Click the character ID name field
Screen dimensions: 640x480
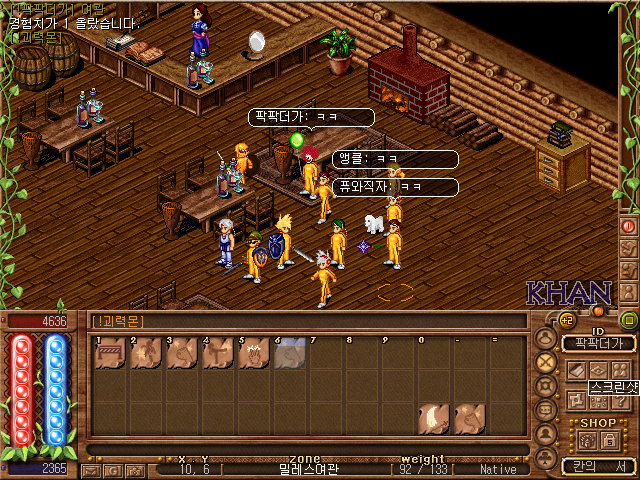[598, 343]
